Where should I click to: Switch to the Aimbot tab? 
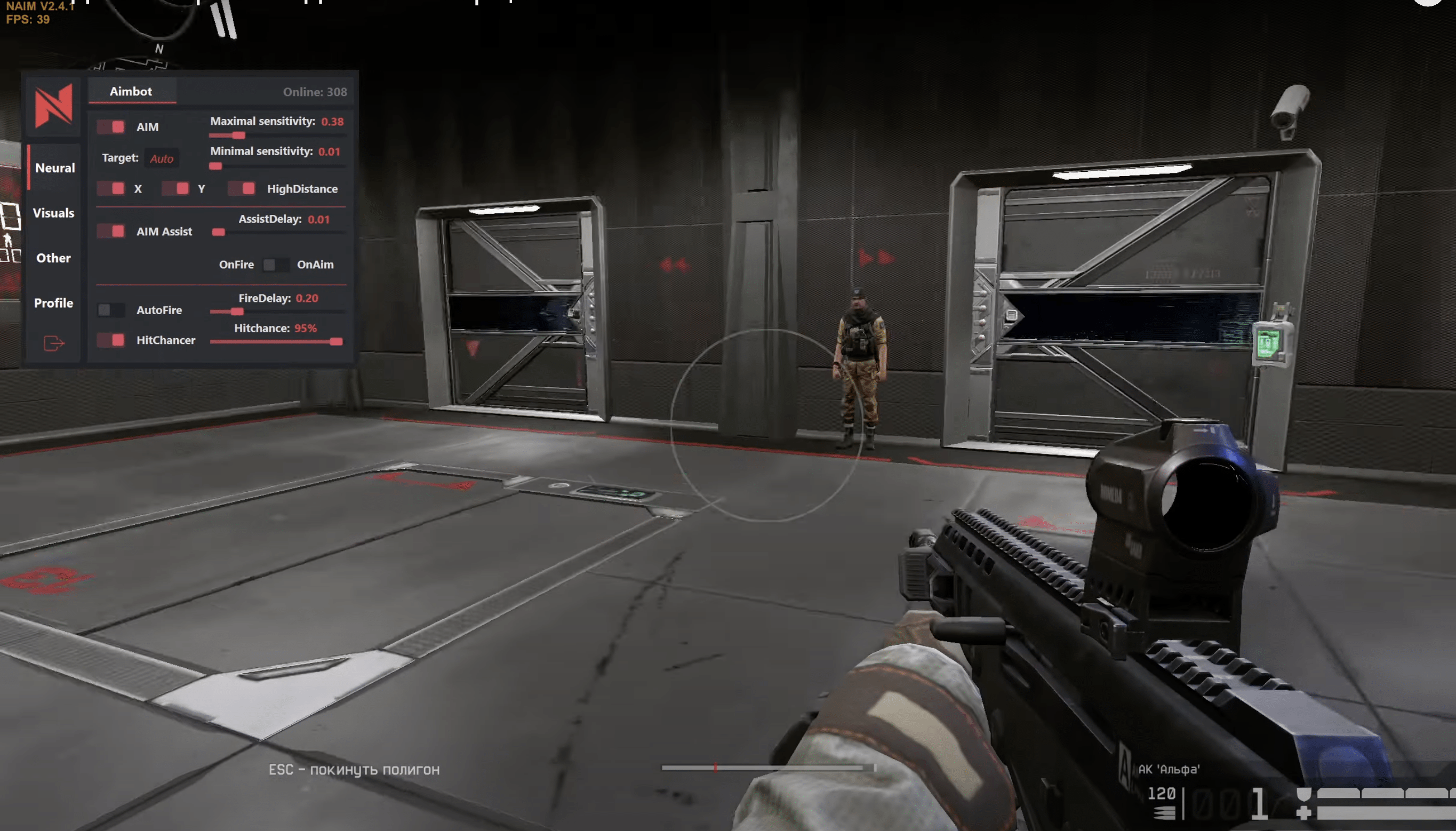pos(131,91)
